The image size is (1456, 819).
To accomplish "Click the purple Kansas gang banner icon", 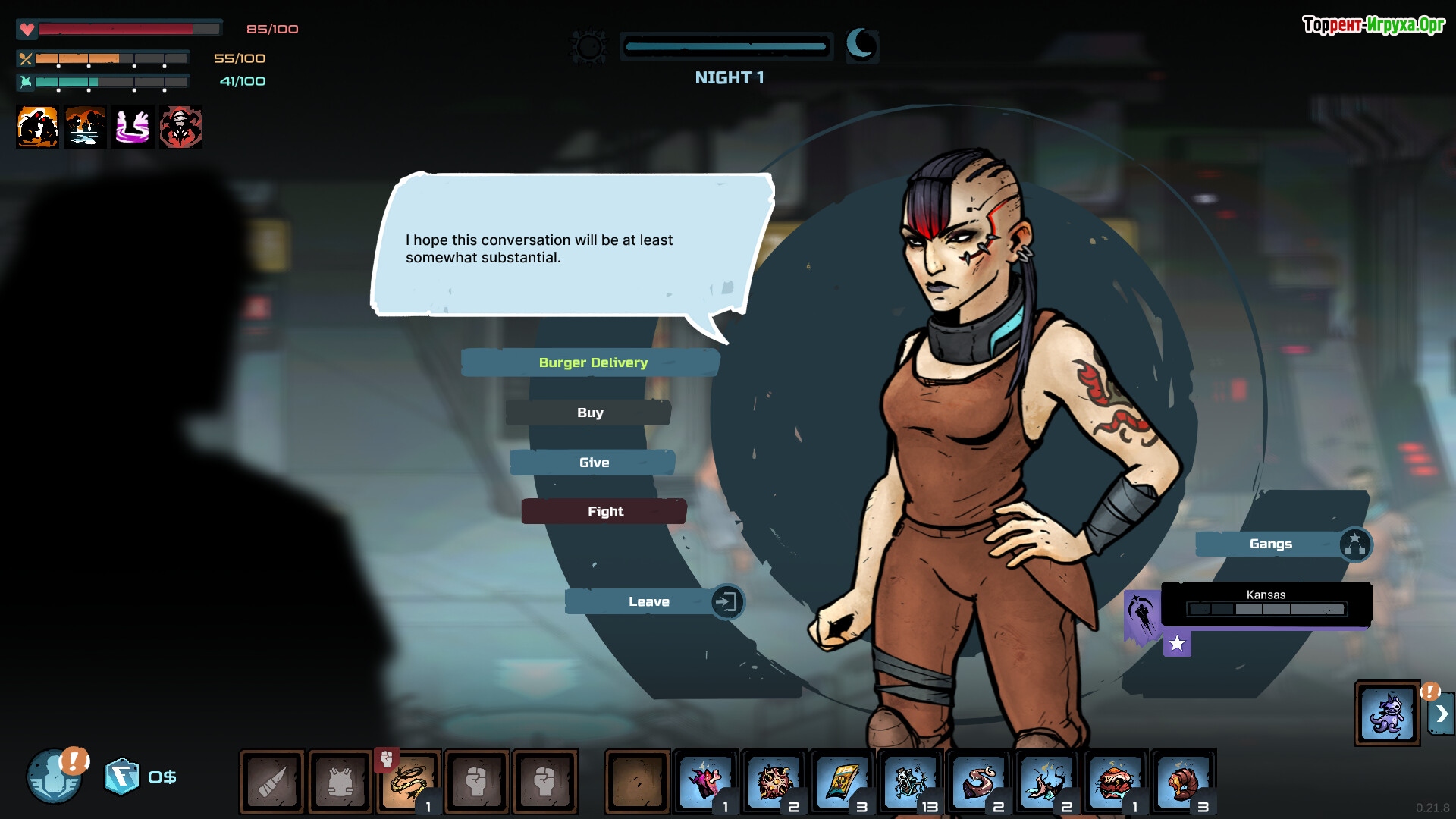I will click(1142, 613).
